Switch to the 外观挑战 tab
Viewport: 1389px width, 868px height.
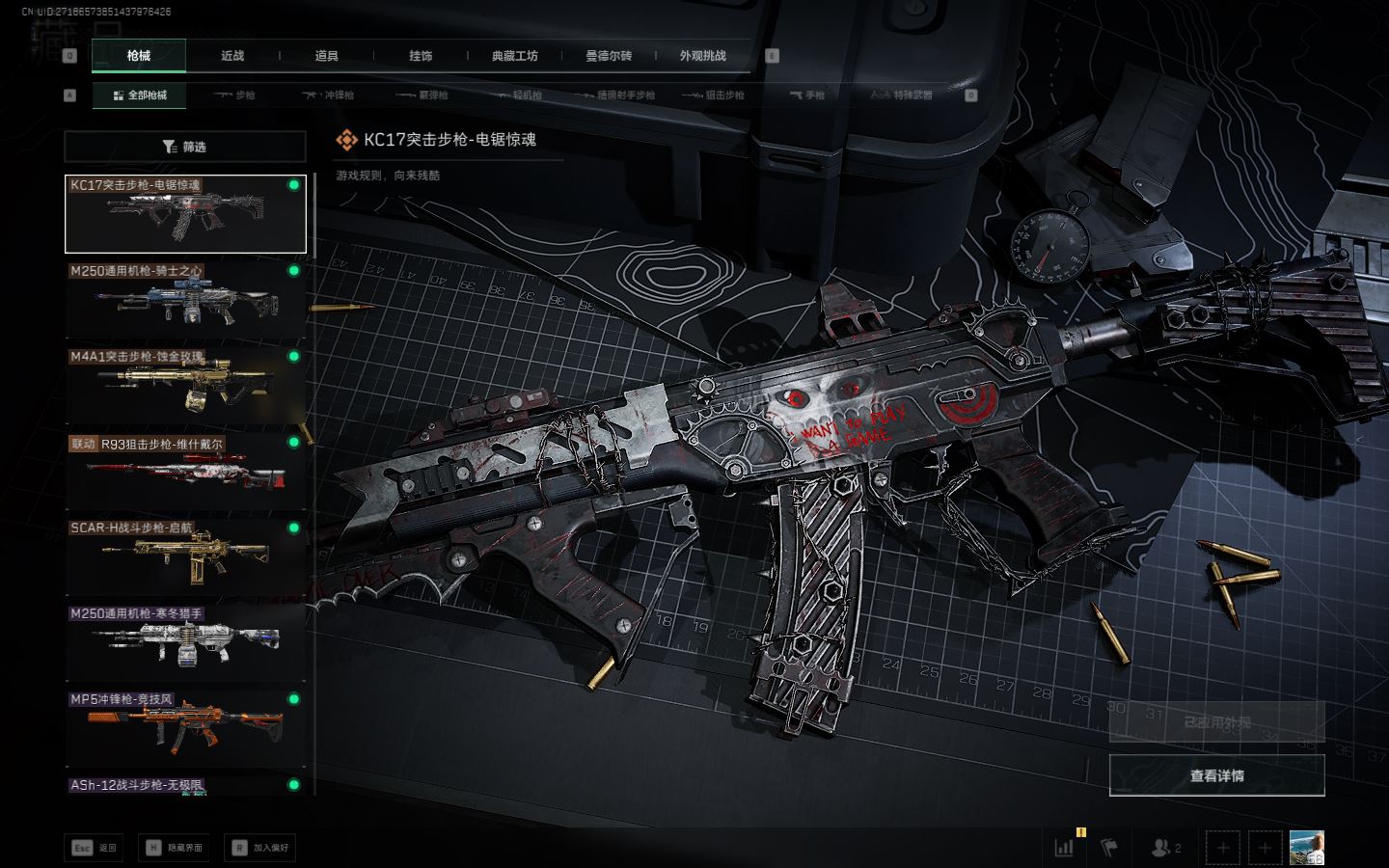coord(702,56)
